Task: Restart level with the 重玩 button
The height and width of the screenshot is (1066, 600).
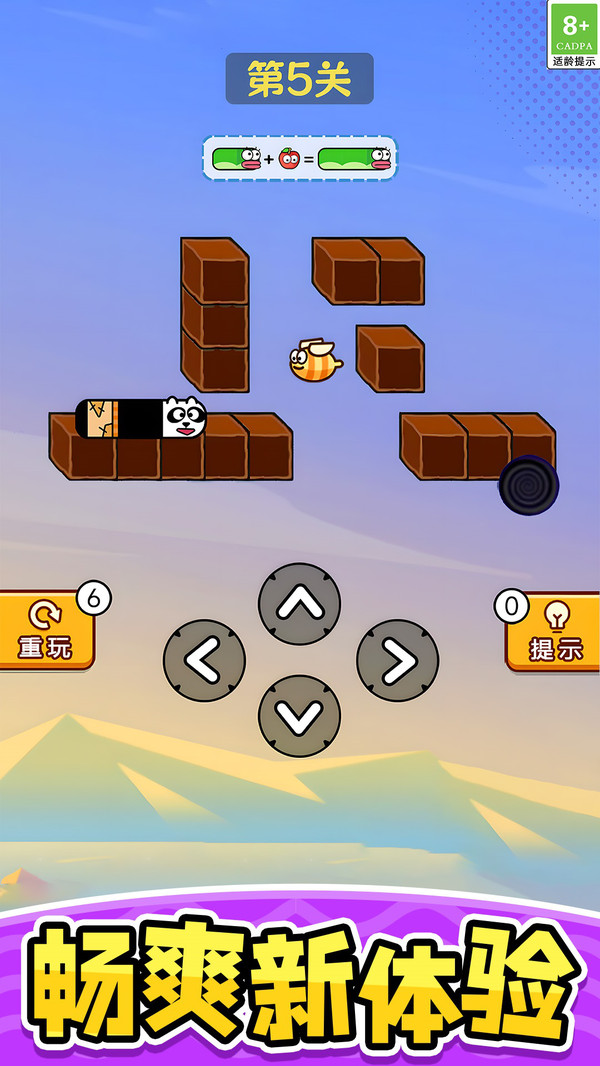Action: click(x=45, y=630)
